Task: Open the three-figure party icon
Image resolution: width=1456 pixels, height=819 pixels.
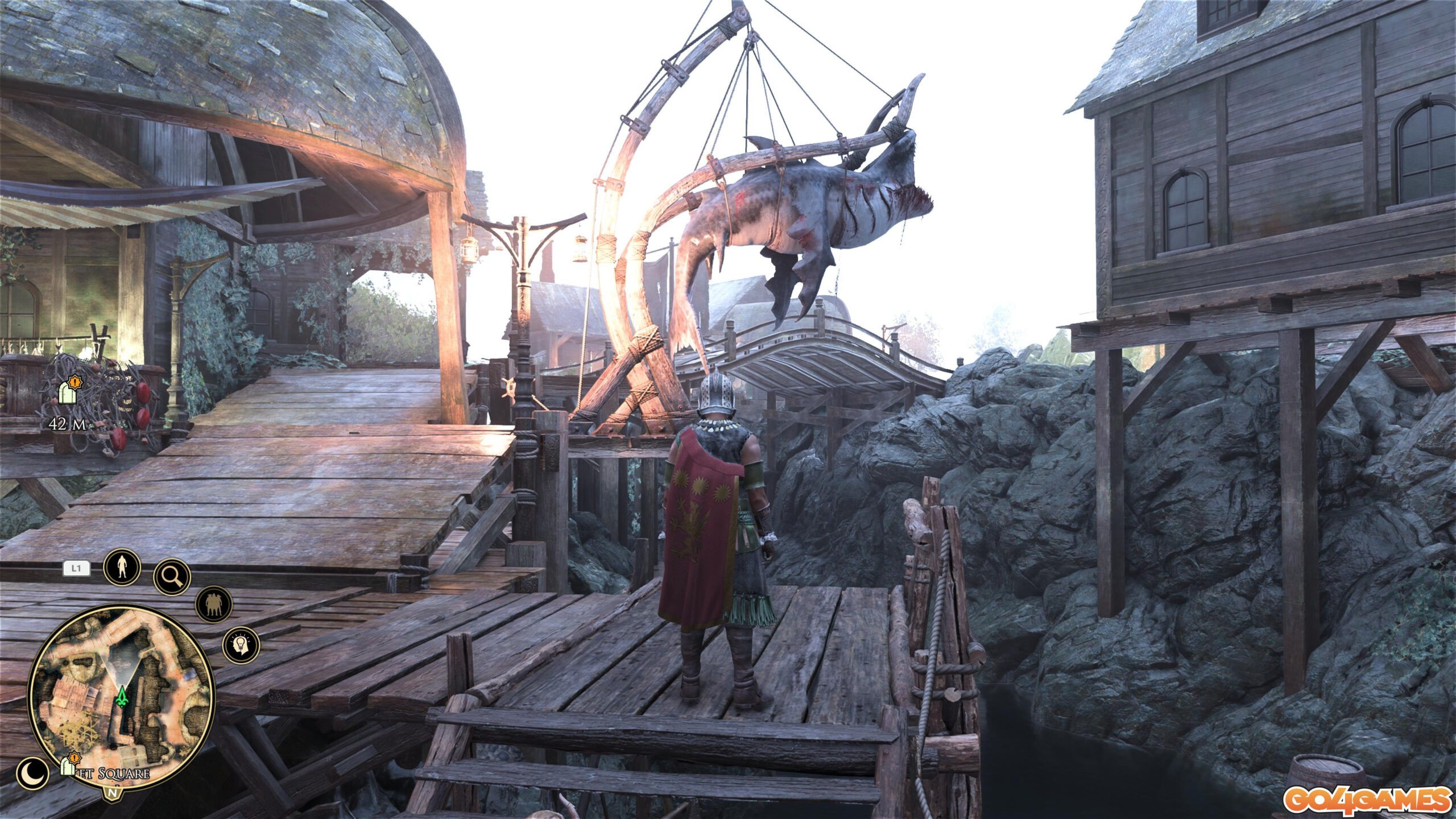Action: click(x=214, y=604)
